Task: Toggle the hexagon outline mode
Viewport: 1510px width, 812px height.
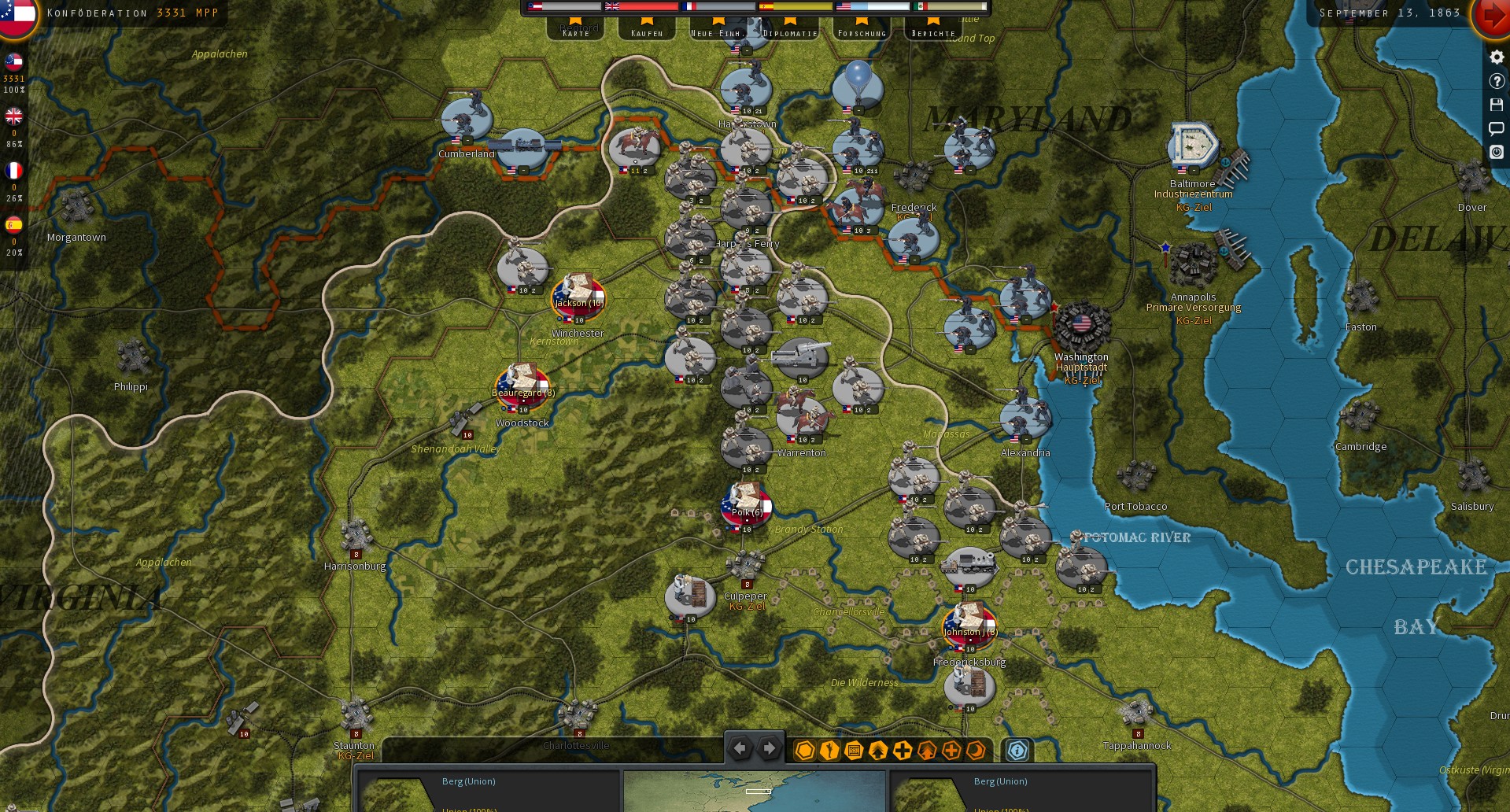Action: coord(805,750)
